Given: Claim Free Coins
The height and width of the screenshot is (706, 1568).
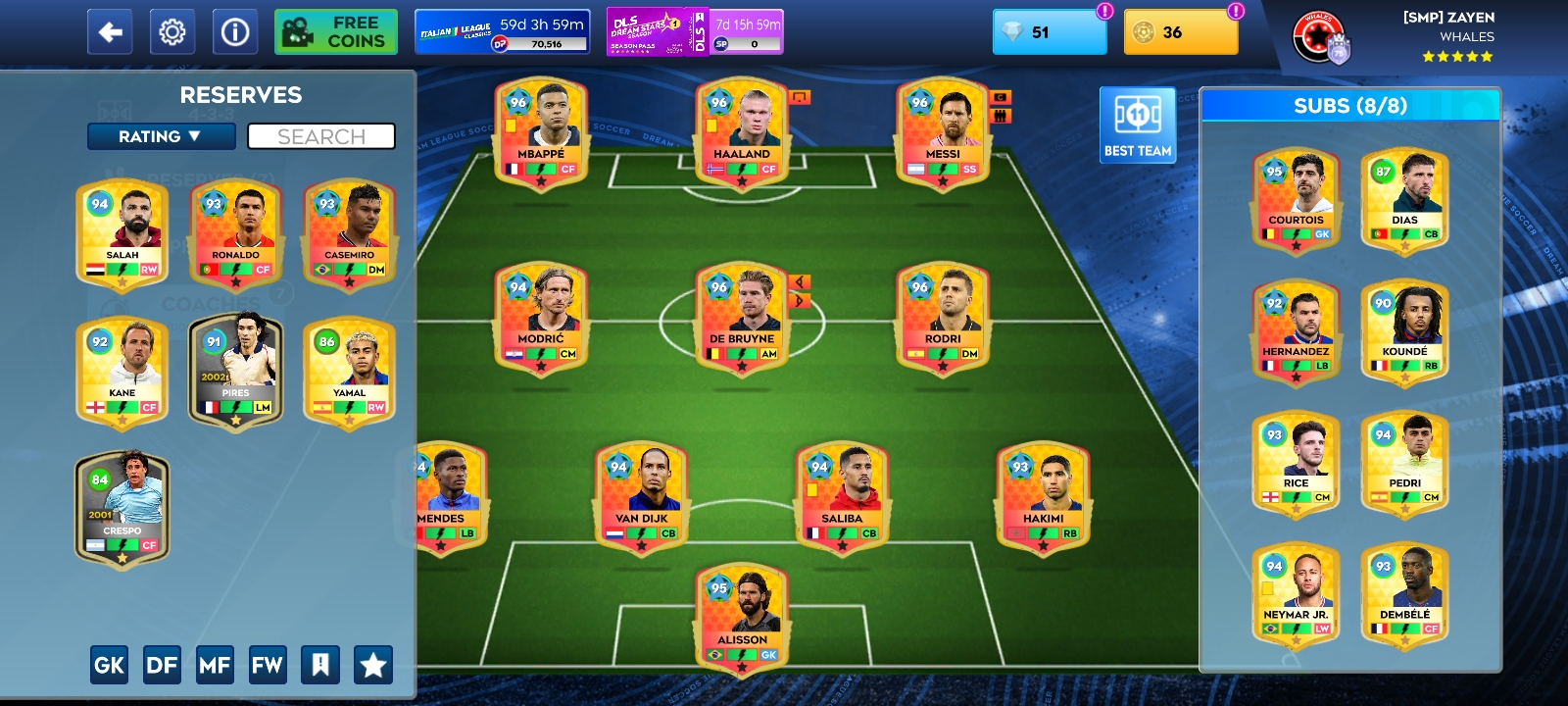Looking at the screenshot, I should coord(335,30).
